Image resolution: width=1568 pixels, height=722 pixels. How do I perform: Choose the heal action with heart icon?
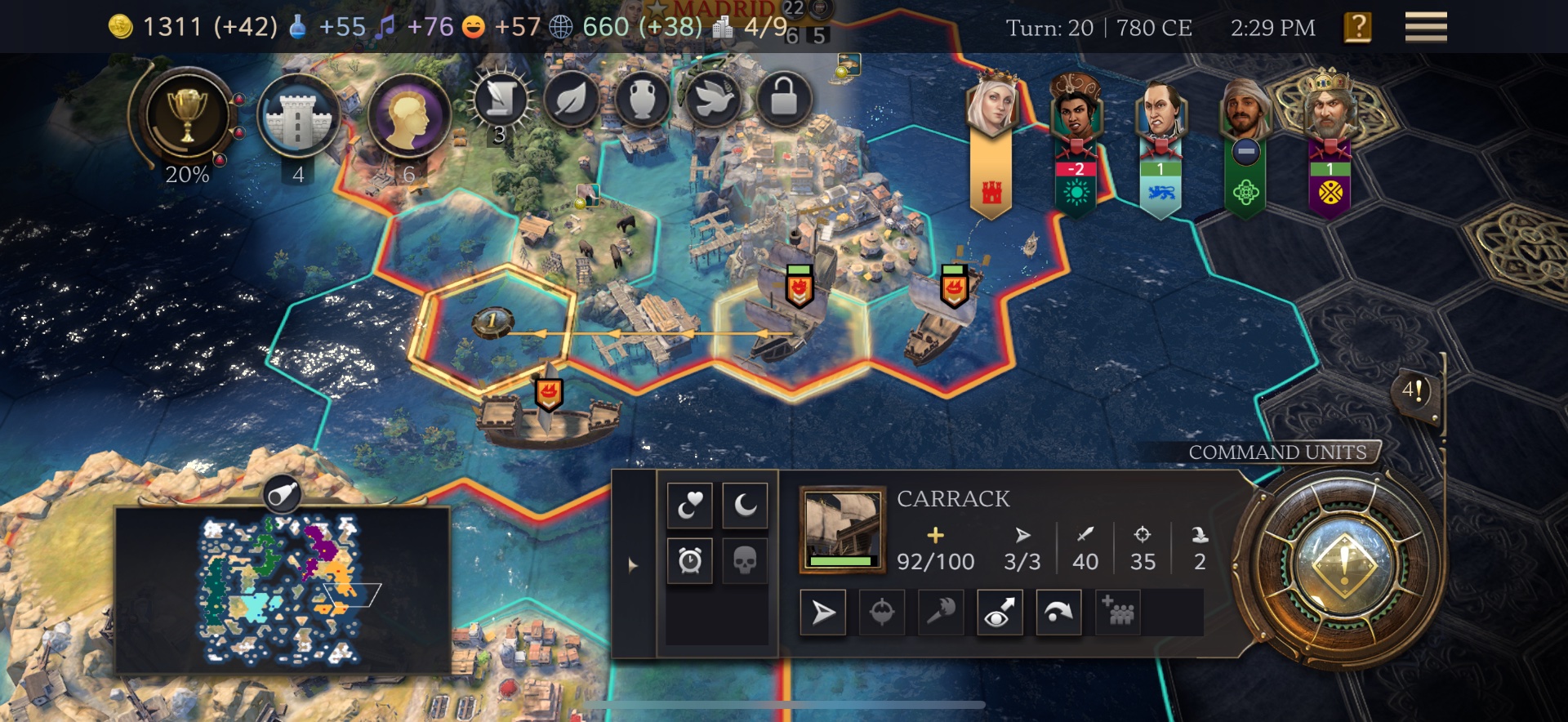690,506
